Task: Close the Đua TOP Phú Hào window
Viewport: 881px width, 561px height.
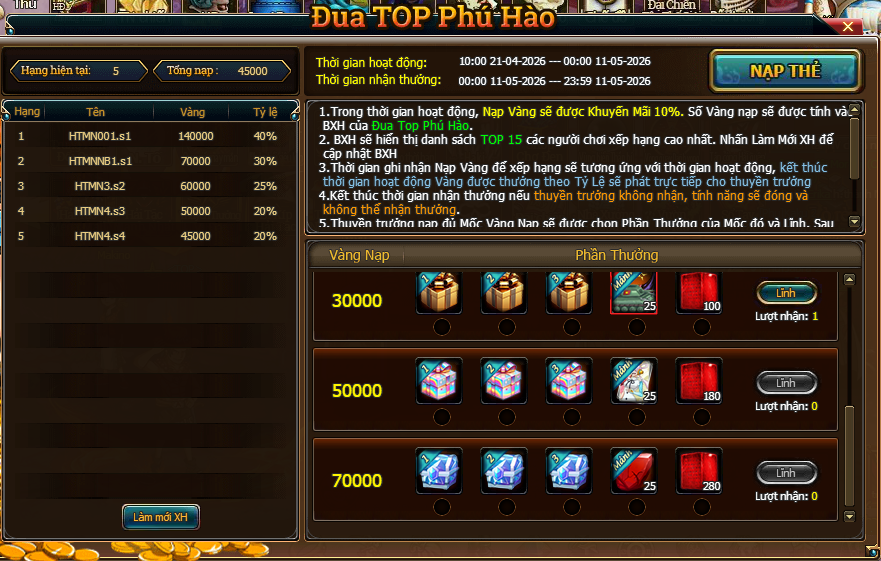Action: [848, 27]
